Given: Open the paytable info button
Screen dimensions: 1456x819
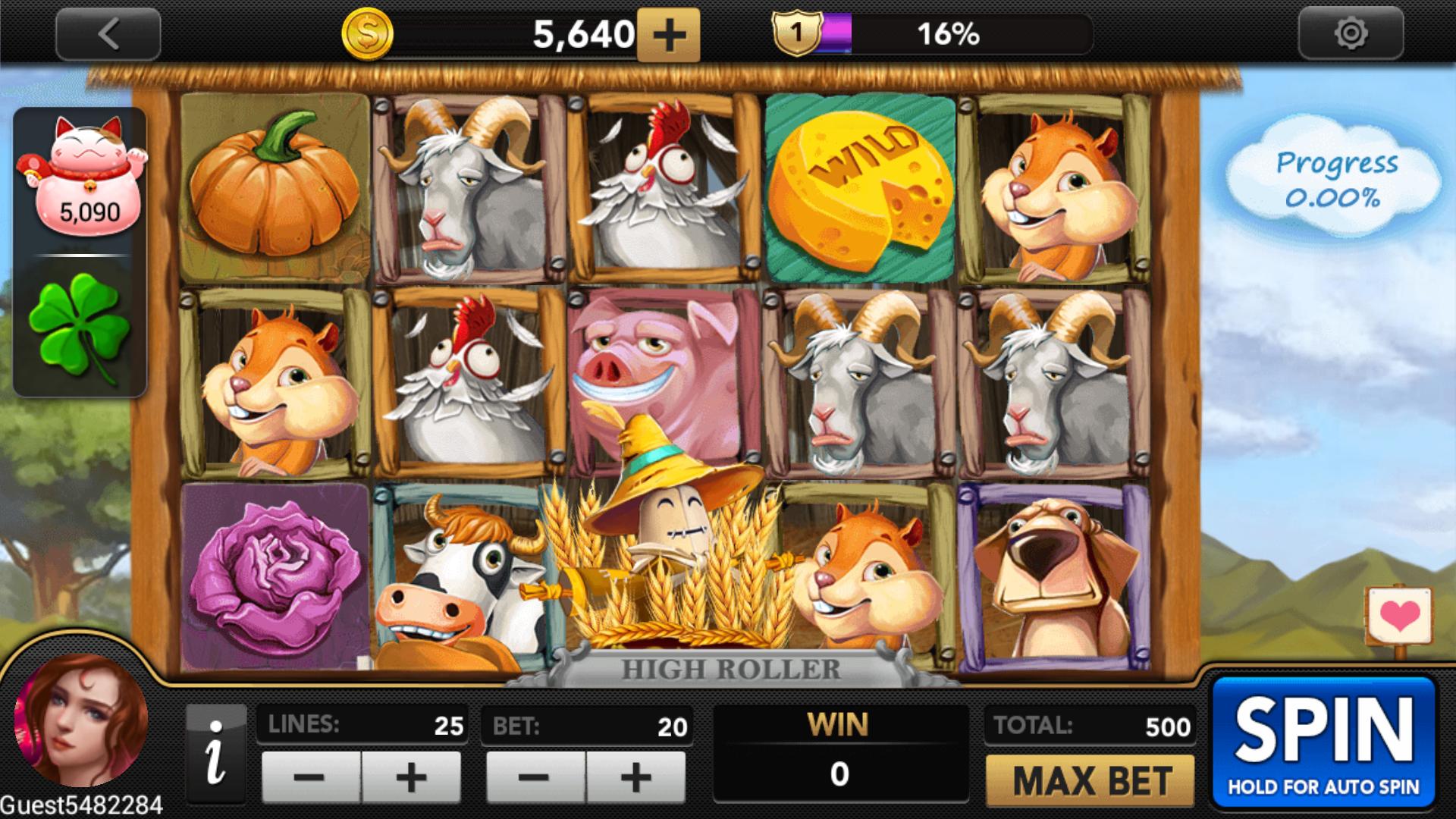Looking at the screenshot, I should [216, 755].
